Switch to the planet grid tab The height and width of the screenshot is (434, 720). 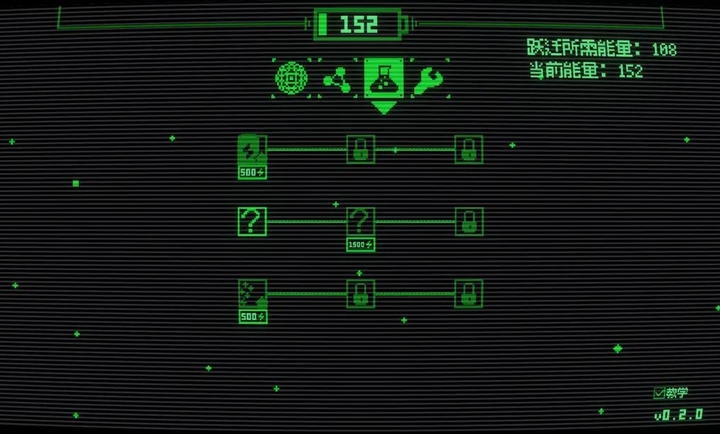click(x=290, y=77)
